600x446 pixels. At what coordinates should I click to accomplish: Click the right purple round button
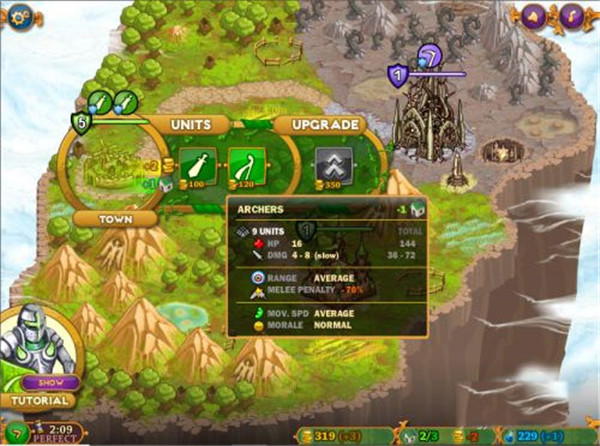click(x=572, y=16)
